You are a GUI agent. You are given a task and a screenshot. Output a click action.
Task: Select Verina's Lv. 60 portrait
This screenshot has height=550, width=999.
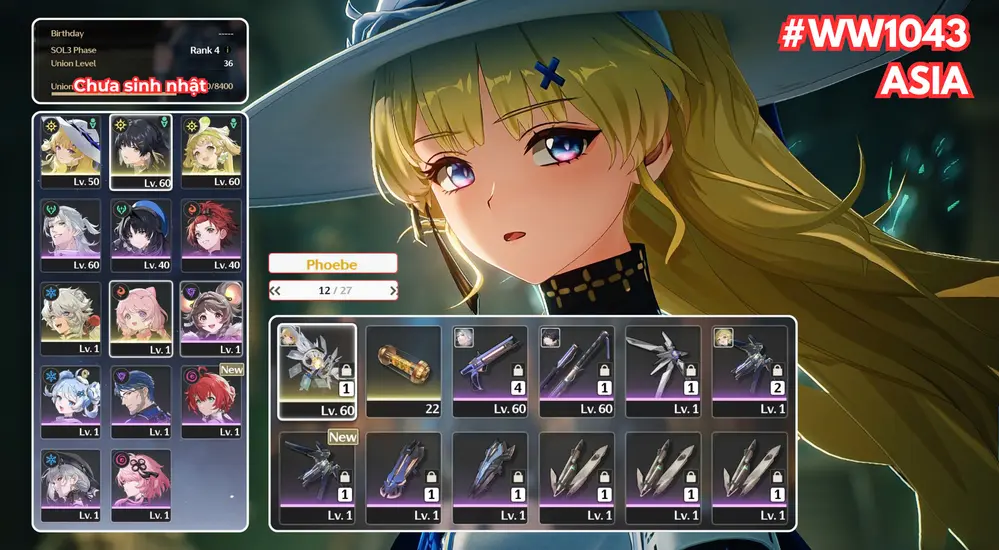pos(211,150)
